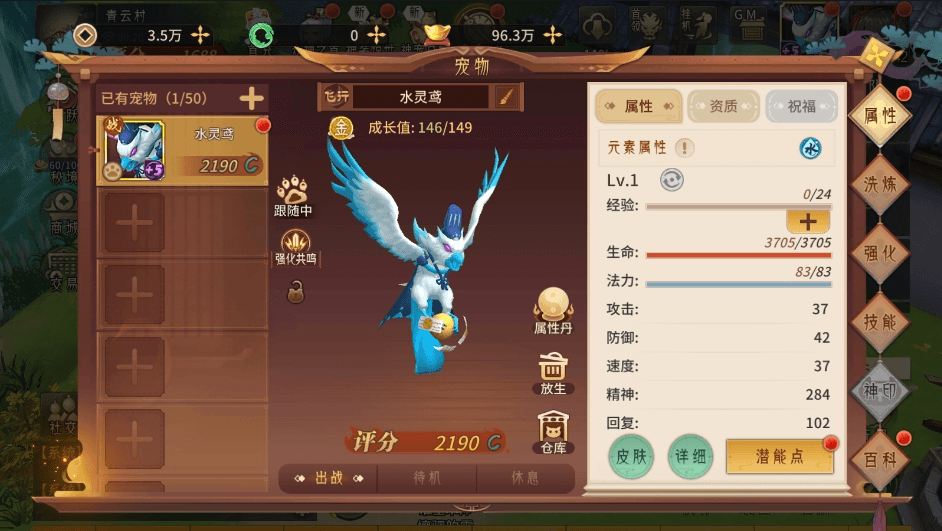The image size is (942, 531).
Task: Show the 技能 side tab
Action: (880, 322)
